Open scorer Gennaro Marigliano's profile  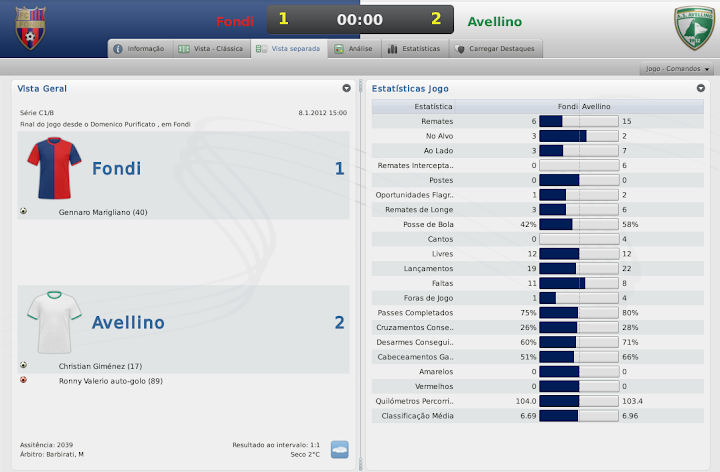[103, 212]
